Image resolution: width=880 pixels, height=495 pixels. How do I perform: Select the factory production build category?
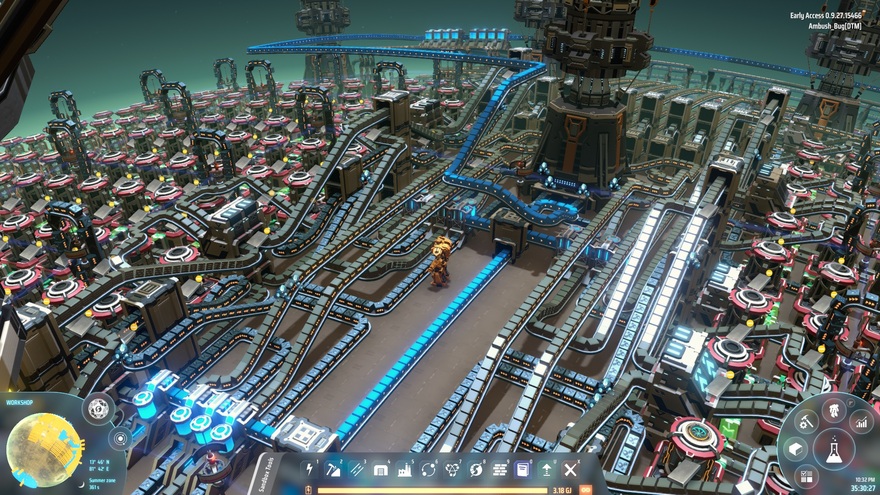click(405, 469)
